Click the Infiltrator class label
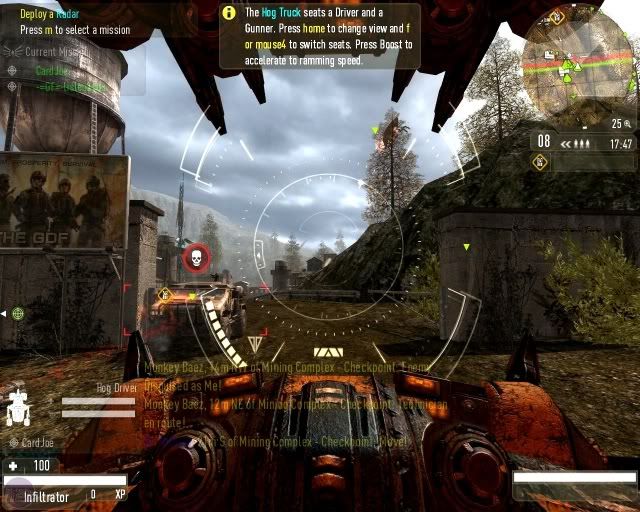The image size is (640, 512). point(46,495)
